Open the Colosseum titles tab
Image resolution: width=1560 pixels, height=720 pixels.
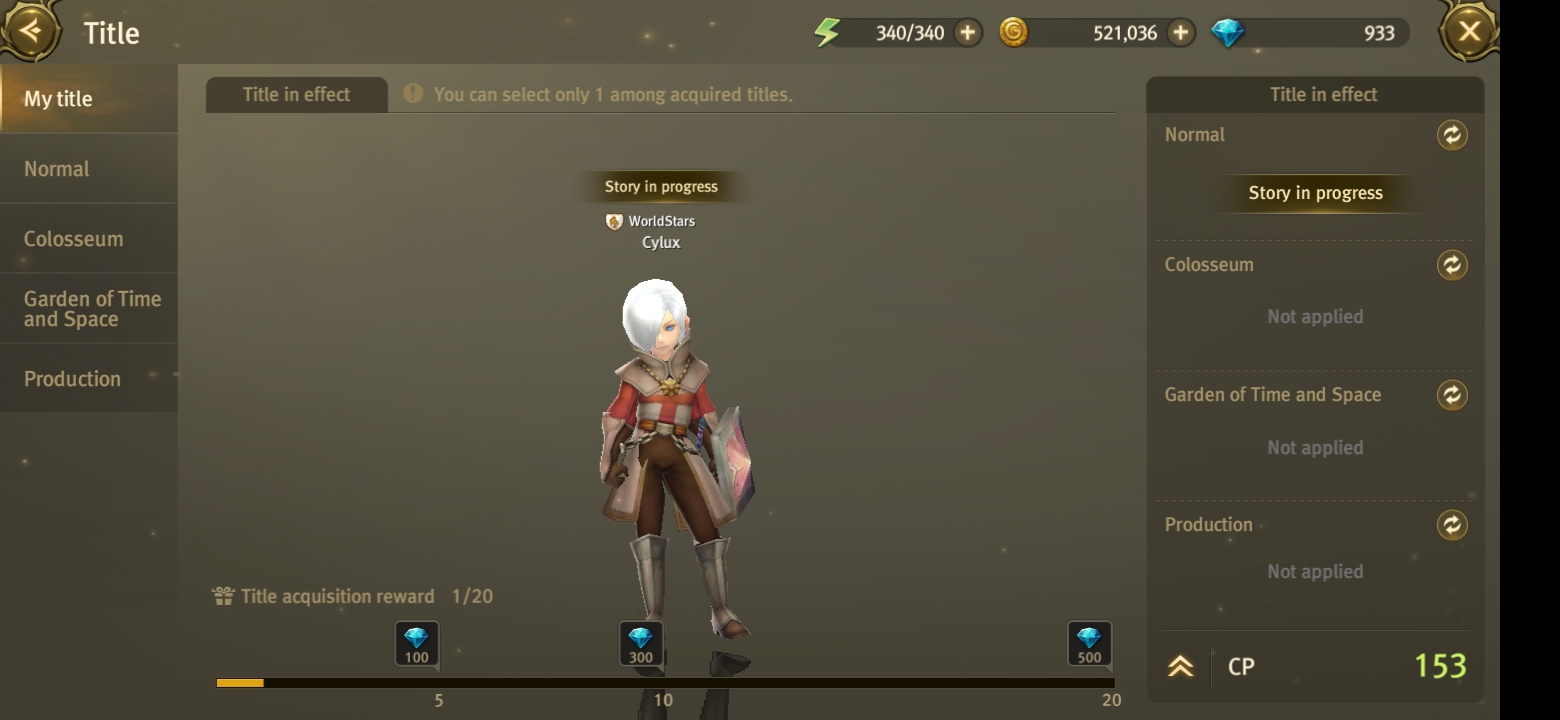coord(88,239)
